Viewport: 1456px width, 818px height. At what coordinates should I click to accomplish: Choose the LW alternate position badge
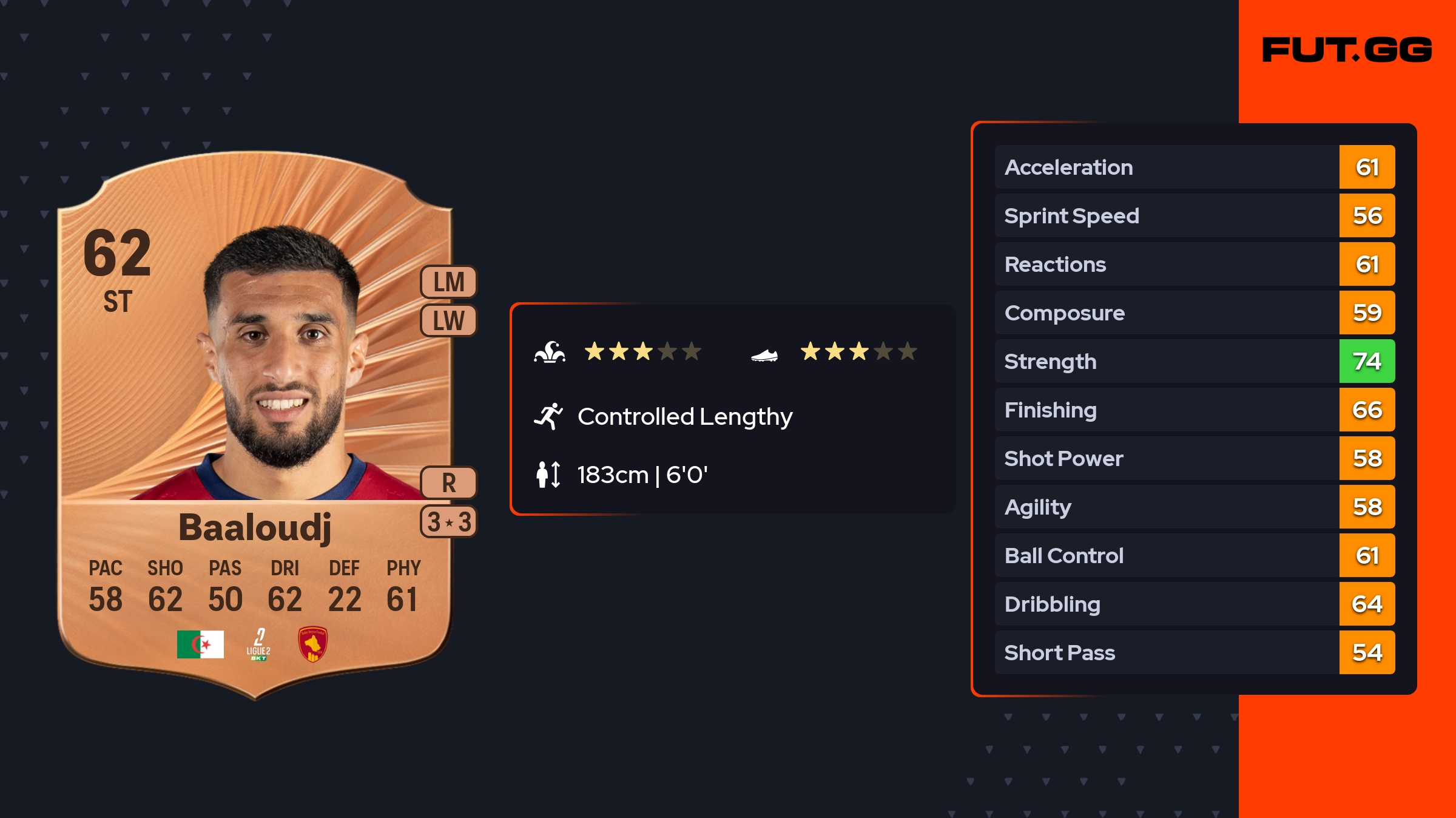point(448,320)
